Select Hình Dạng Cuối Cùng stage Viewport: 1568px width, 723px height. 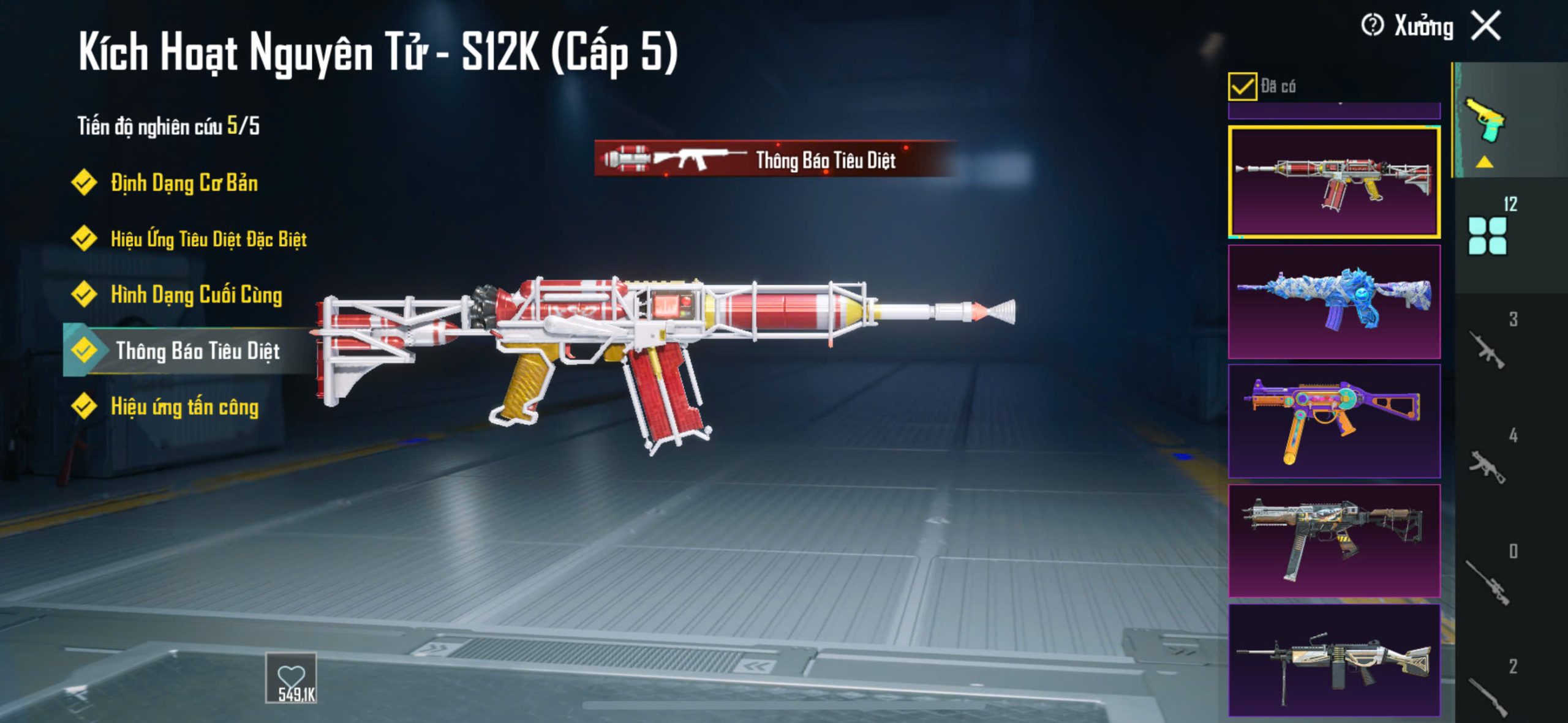point(195,295)
